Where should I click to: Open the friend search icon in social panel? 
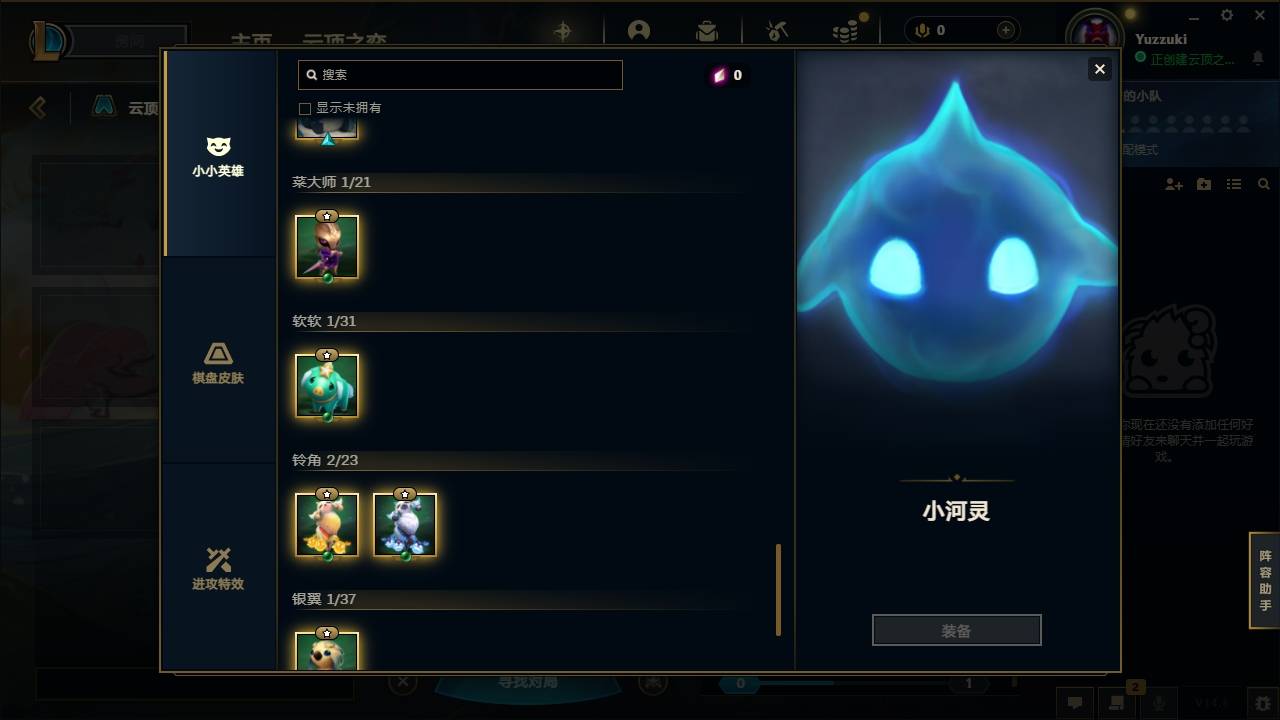[x=1262, y=183]
